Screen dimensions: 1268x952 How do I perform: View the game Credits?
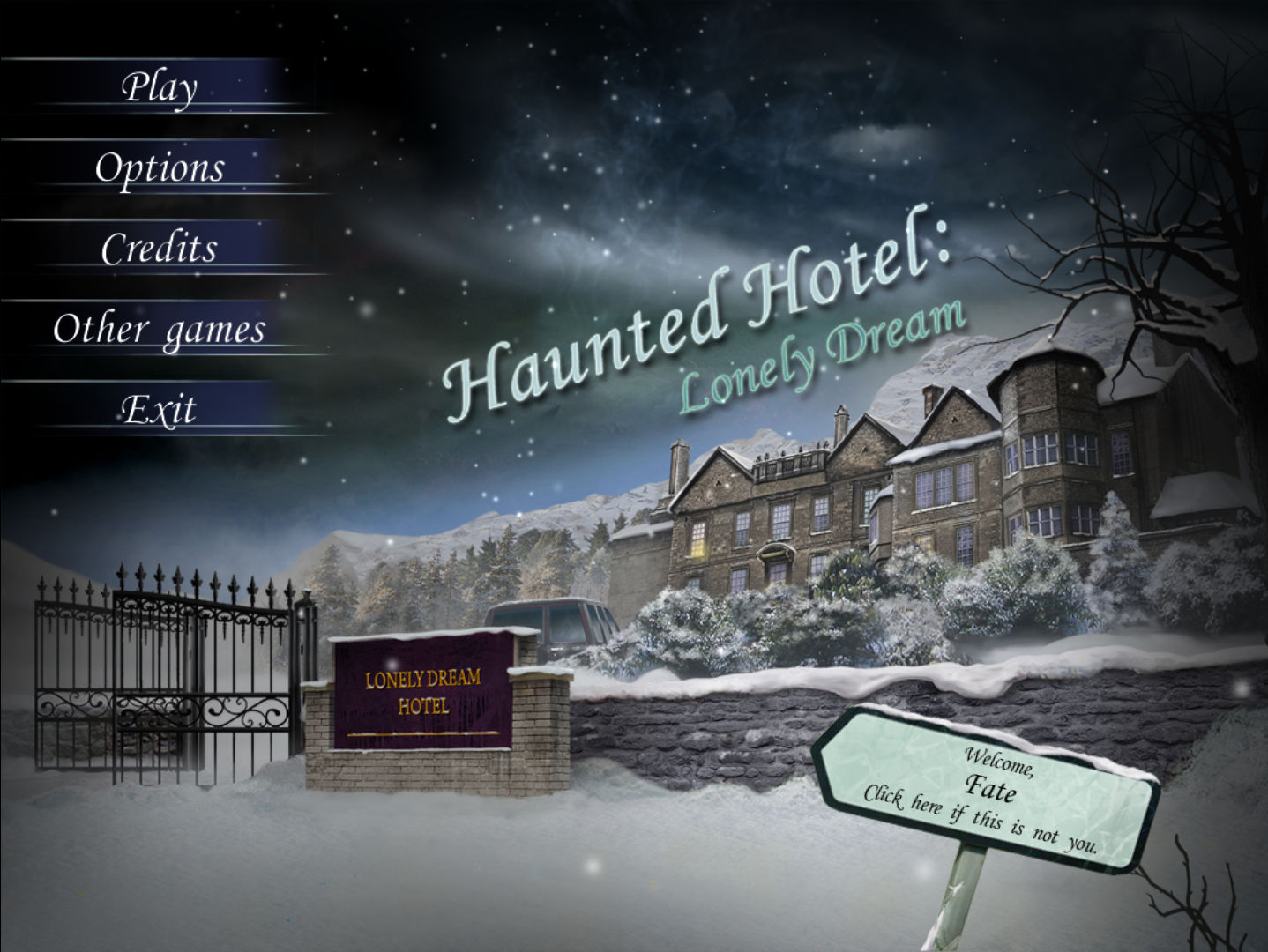pos(161,249)
